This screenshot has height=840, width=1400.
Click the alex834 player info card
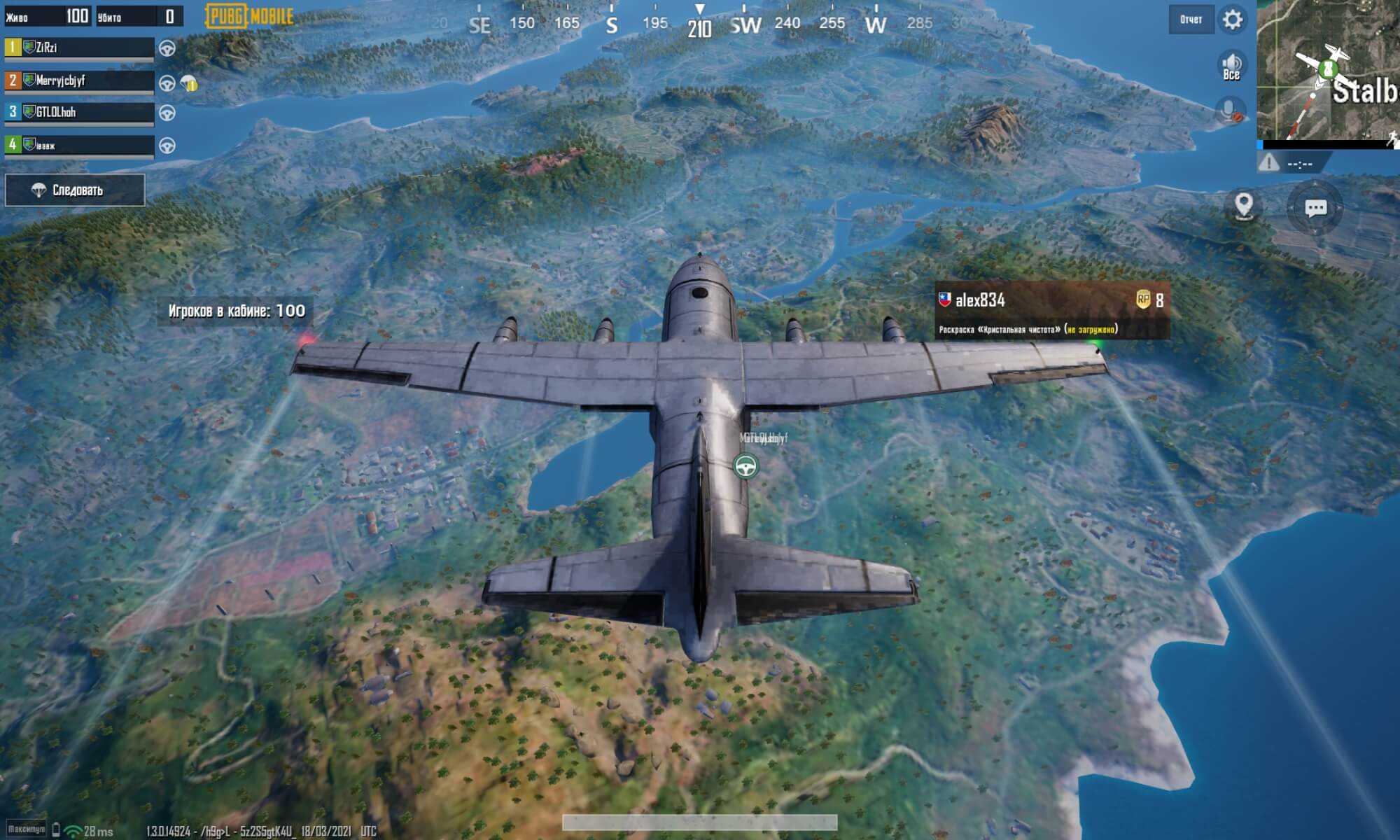pyautogui.click(x=1051, y=311)
